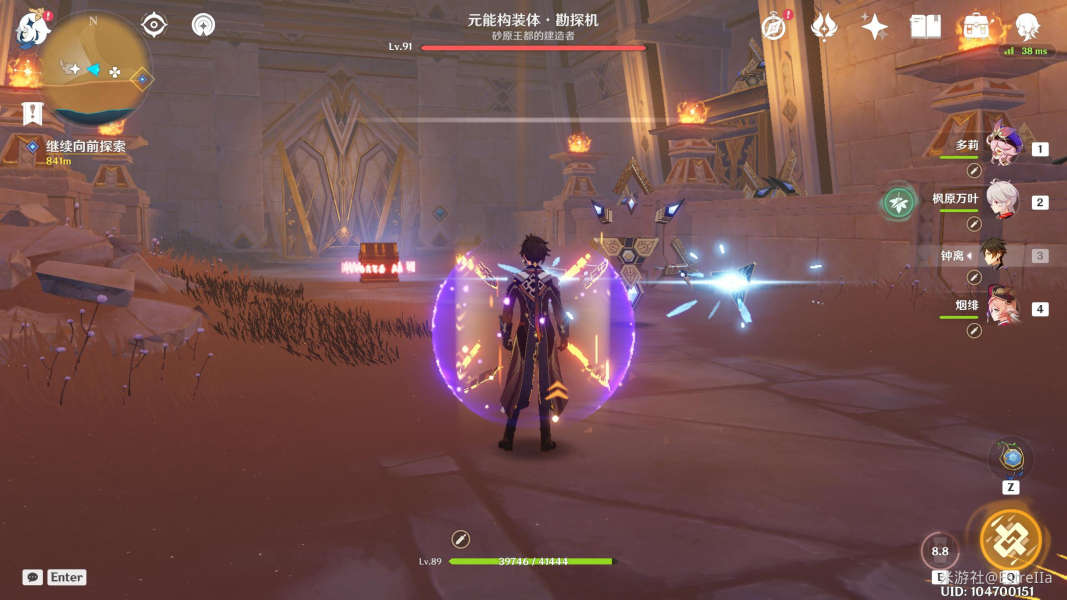Toggle the elemental sight eye icon
Image resolution: width=1067 pixels, height=600 pixels.
[154, 24]
